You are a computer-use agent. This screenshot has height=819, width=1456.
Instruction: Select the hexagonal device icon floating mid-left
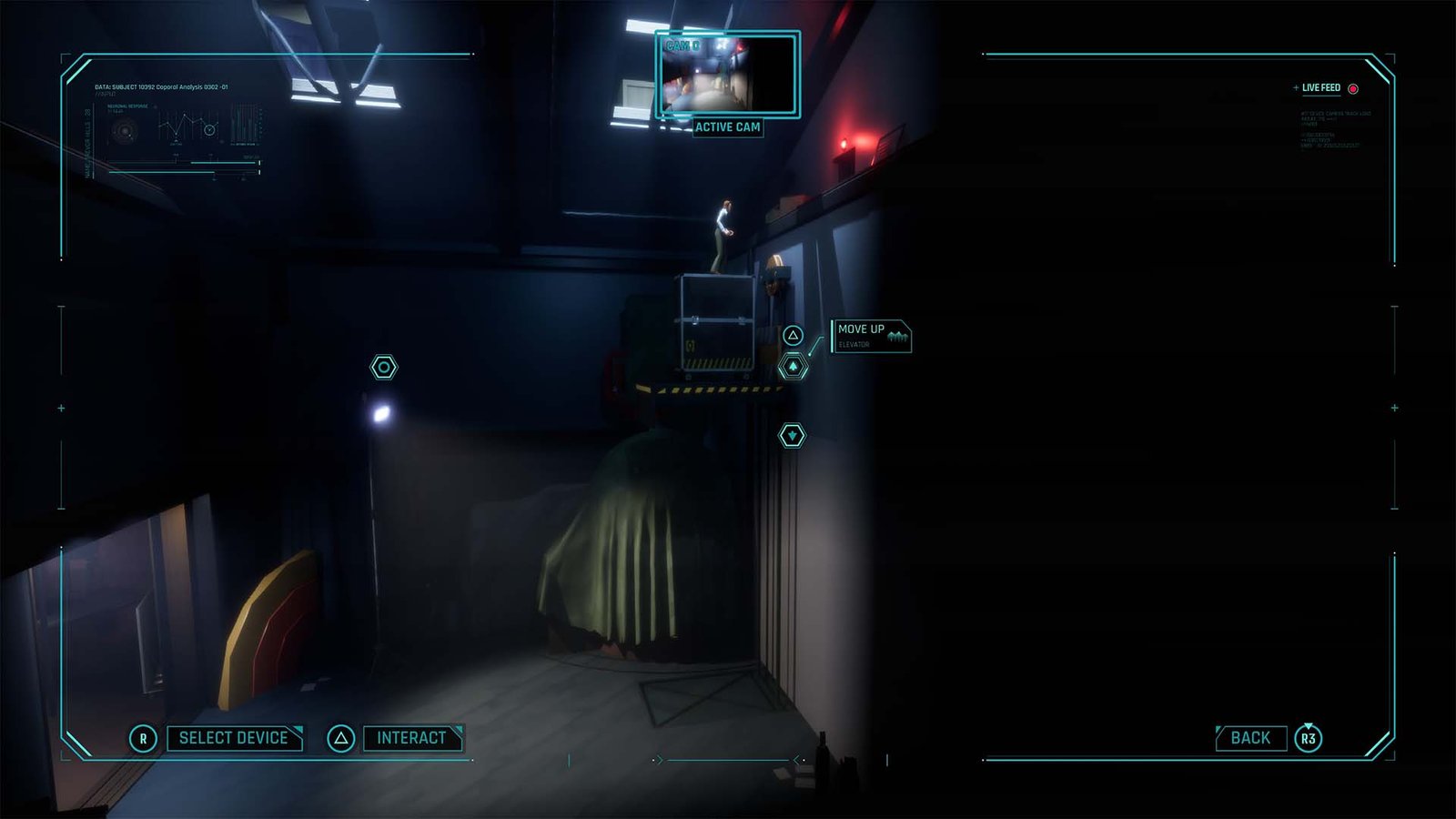pos(384,367)
